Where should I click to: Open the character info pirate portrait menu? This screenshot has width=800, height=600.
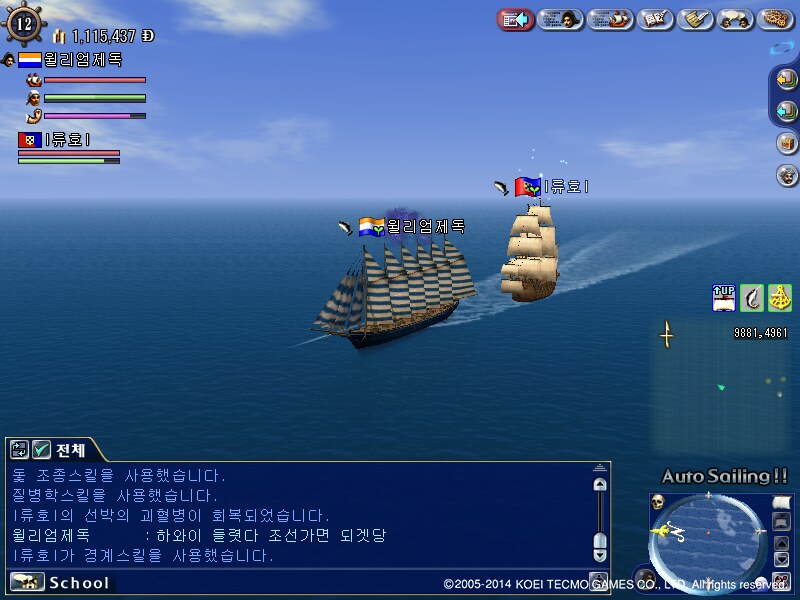click(561, 19)
